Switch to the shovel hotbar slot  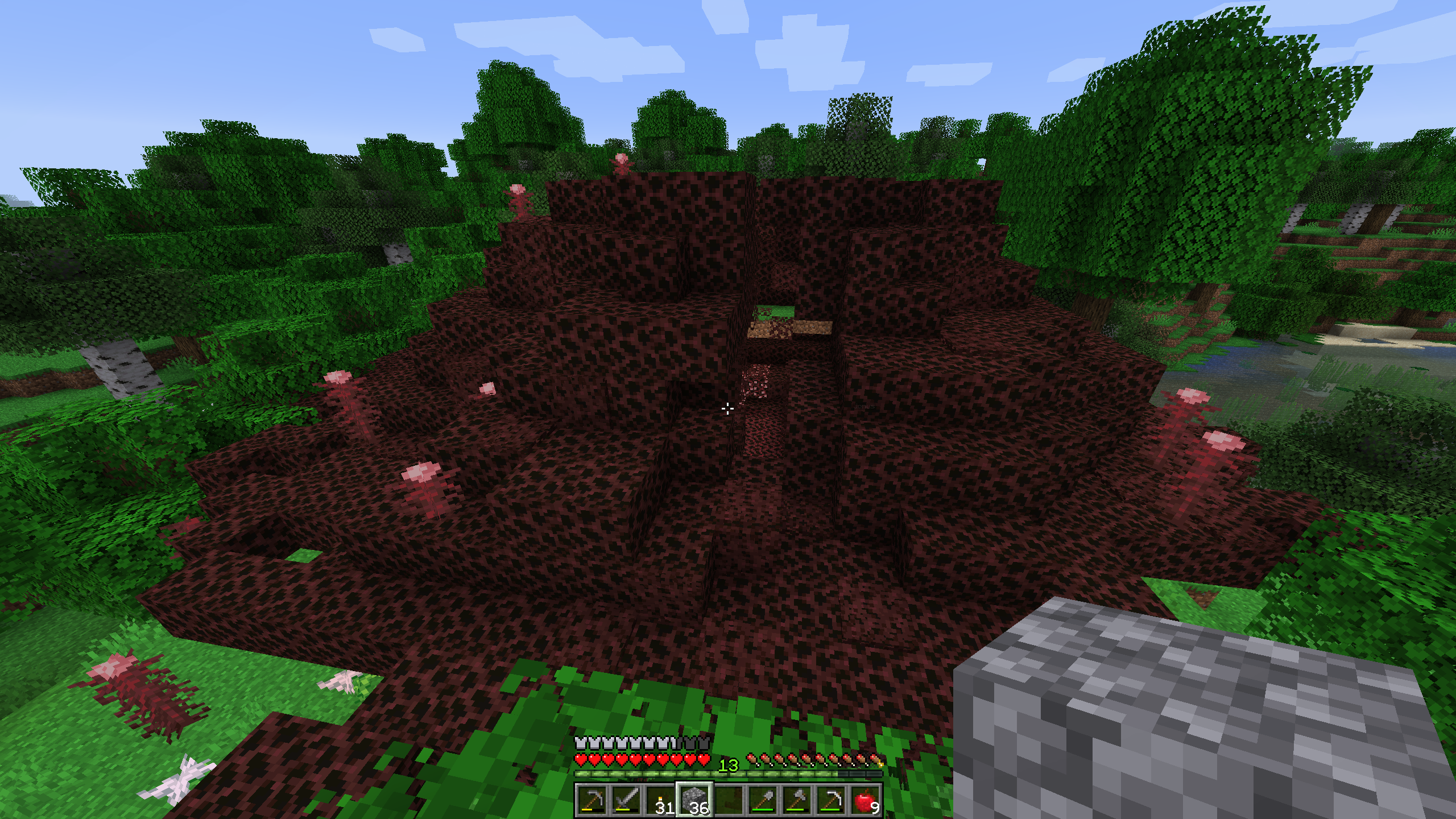click(763, 800)
